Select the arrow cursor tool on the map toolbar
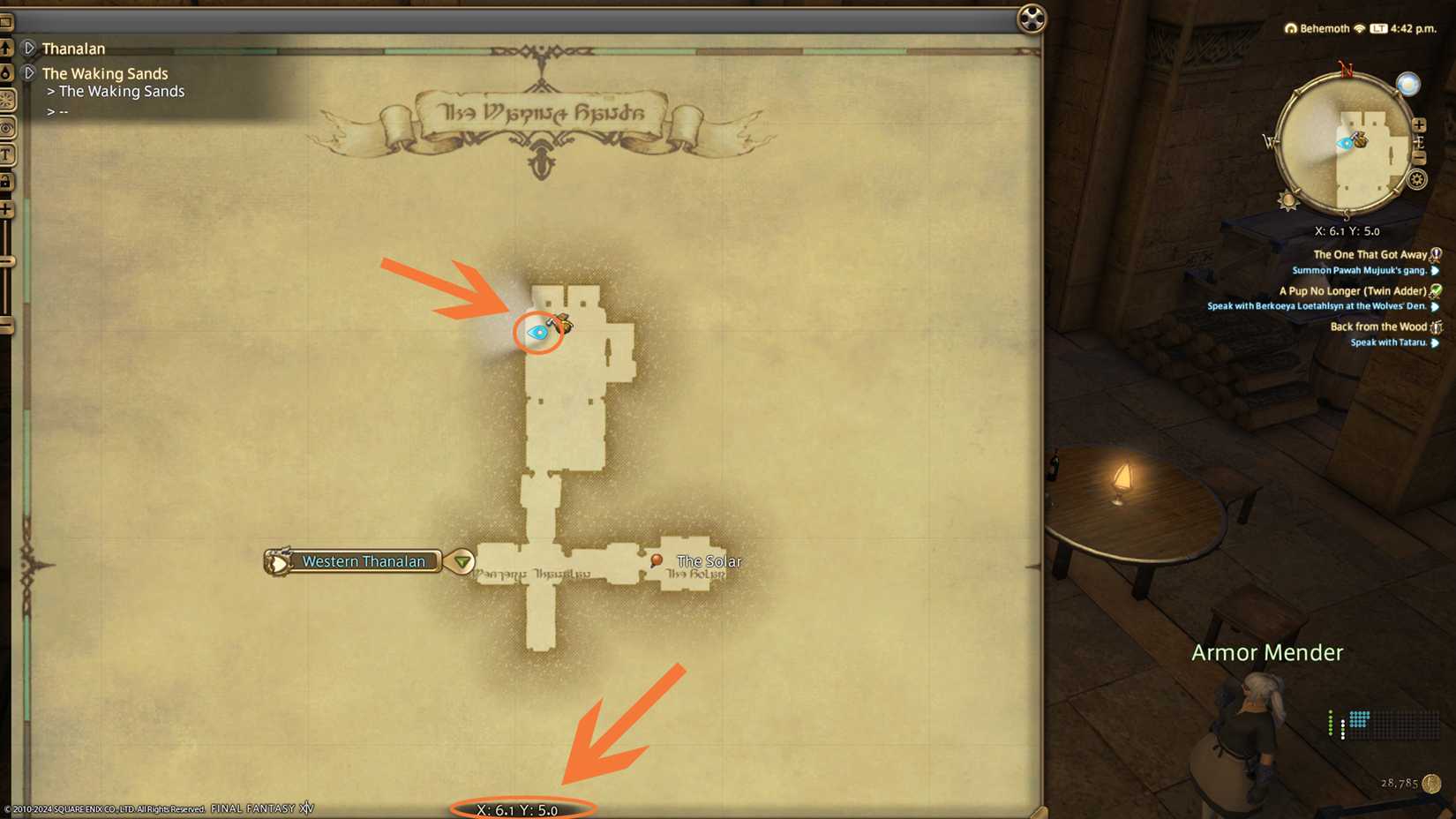Screen dimensions: 1456x819 (x=9, y=49)
